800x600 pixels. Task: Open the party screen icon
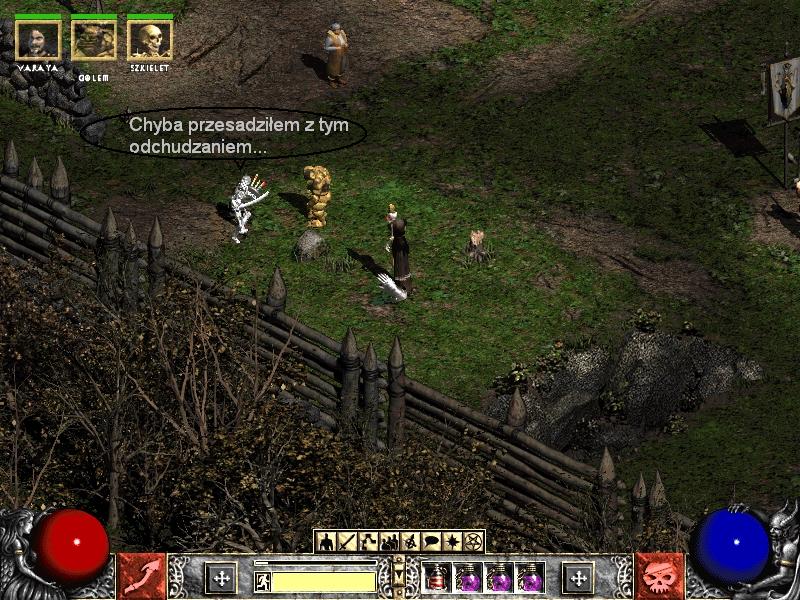point(389,542)
